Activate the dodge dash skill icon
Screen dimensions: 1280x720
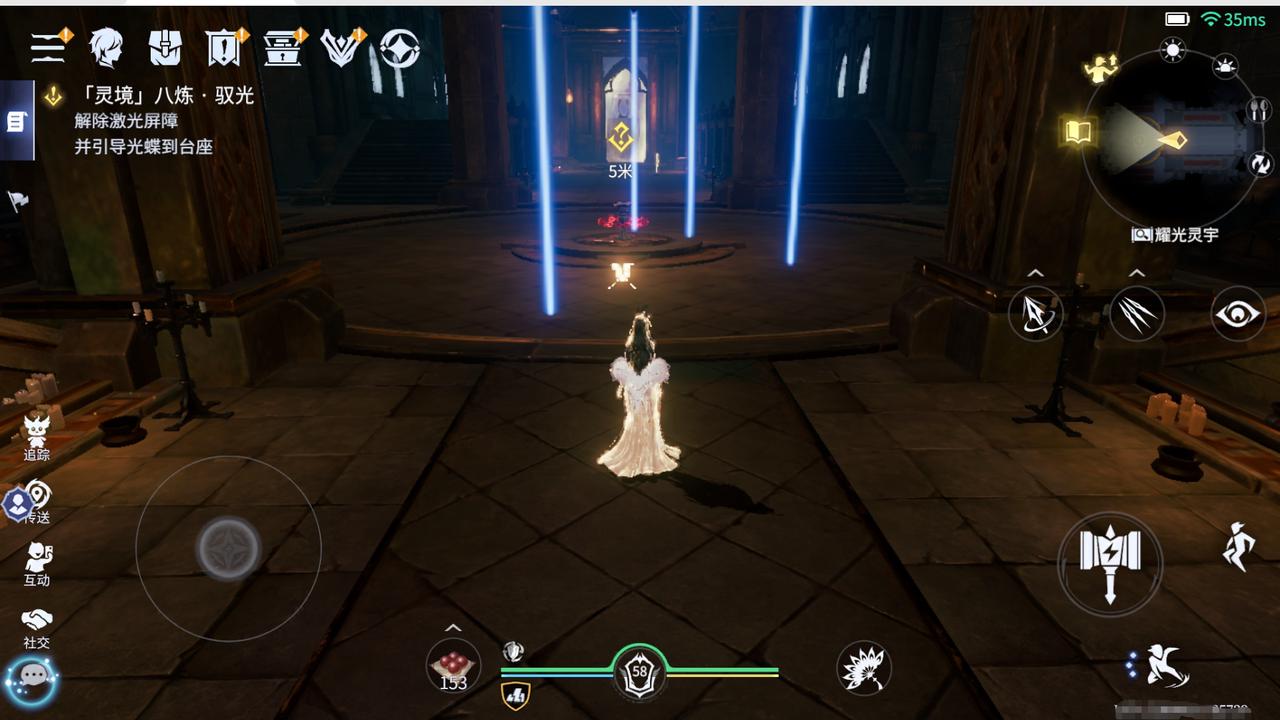pyautogui.click(x=1161, y=666)
